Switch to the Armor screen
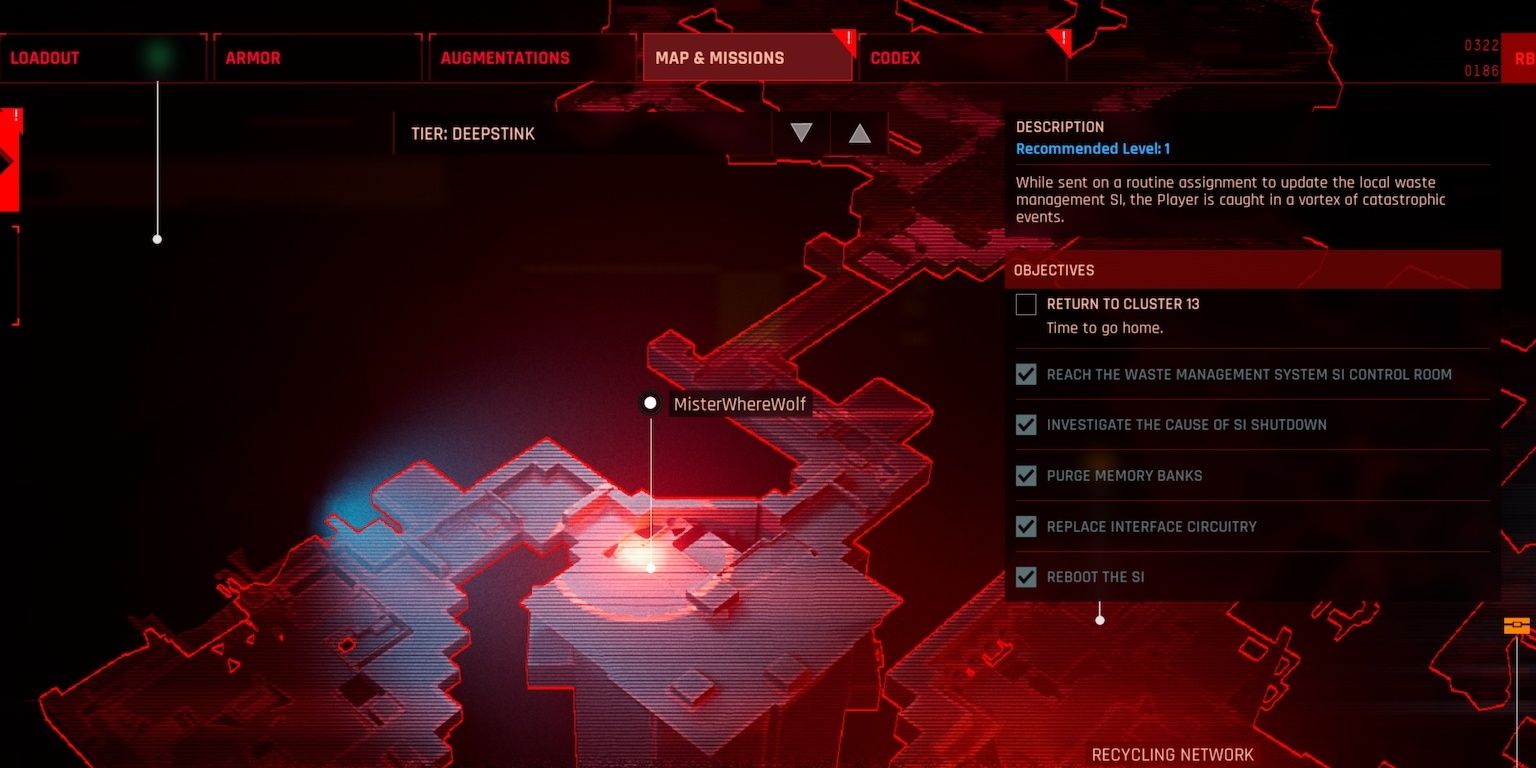The height and width of the screenshot is (768, 1536). (x=252, y=57)
